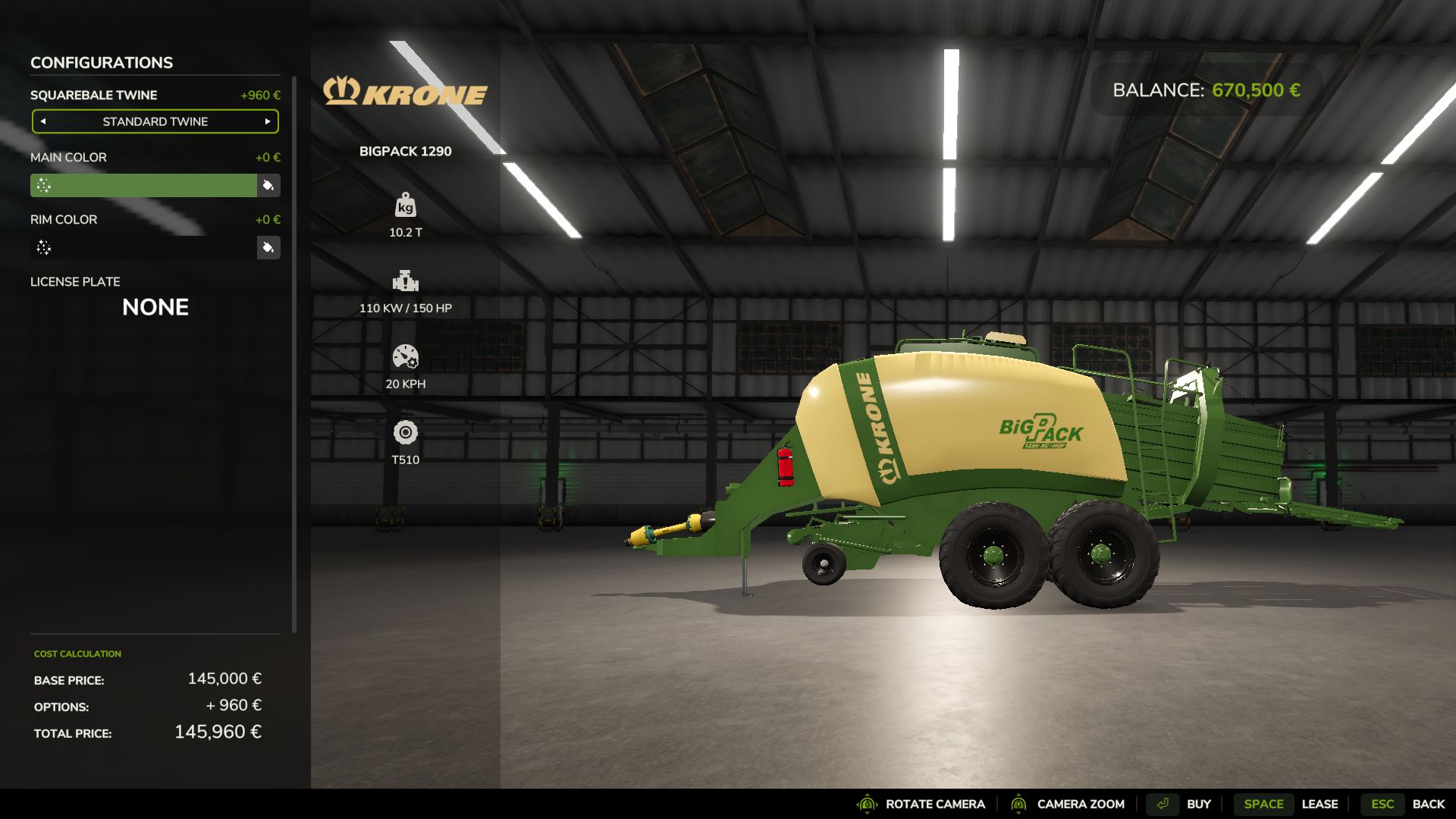Screen dimensions: 1456x819
Task: Open rim color paint bucket picker
Action: (268, 248)
